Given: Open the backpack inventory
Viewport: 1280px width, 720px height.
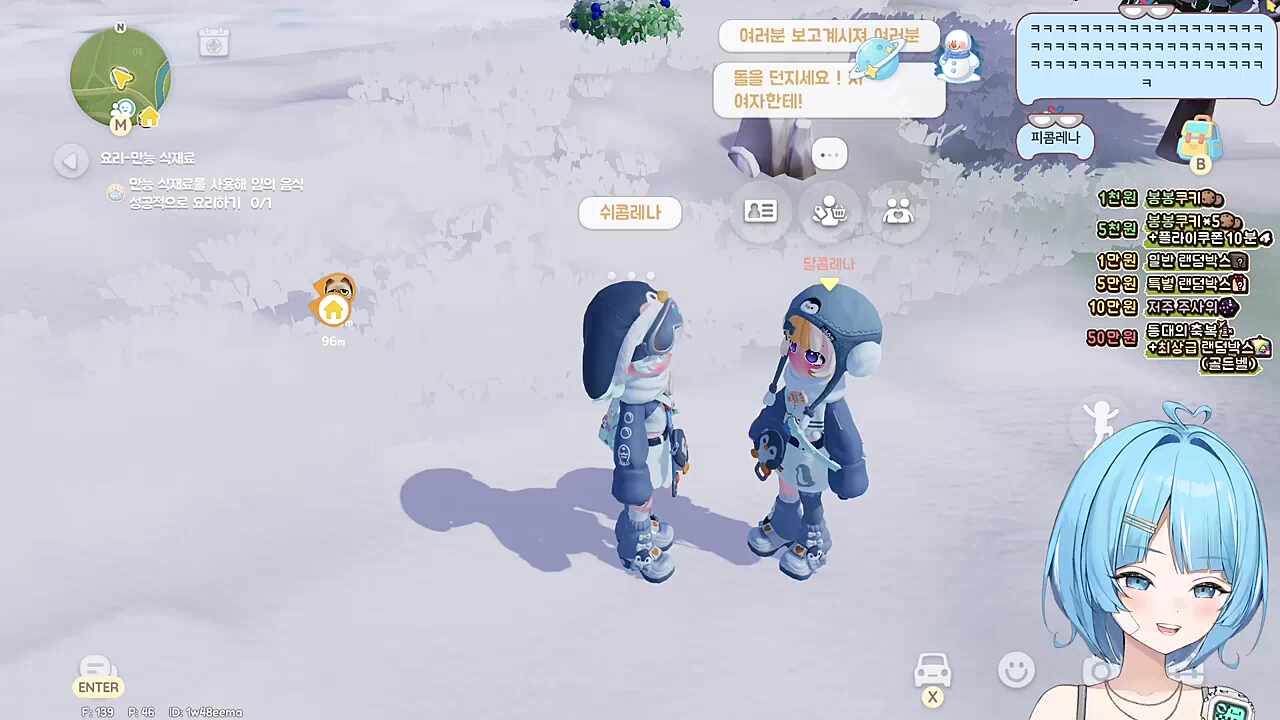Looking at the screenshot, I should point(1196,139).
